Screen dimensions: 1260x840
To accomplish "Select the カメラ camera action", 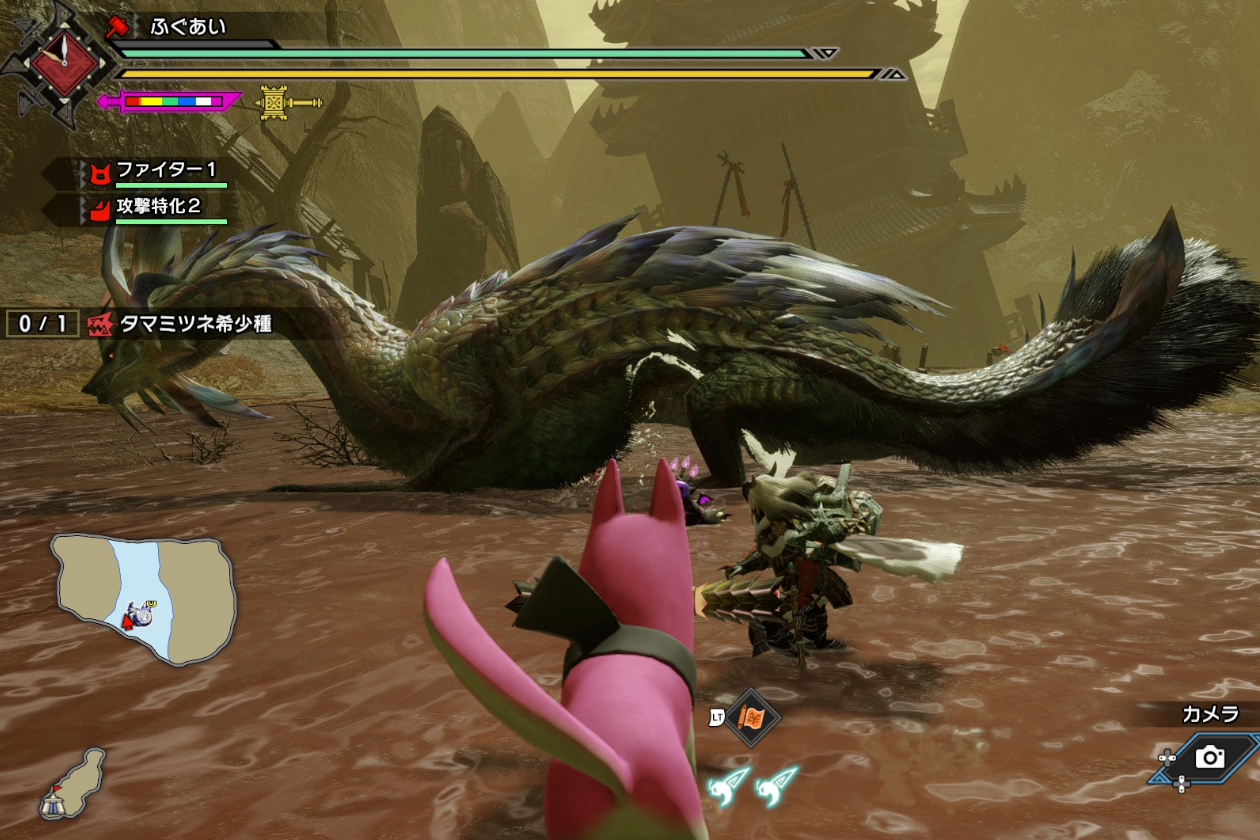I will (x=1209, y=757).
